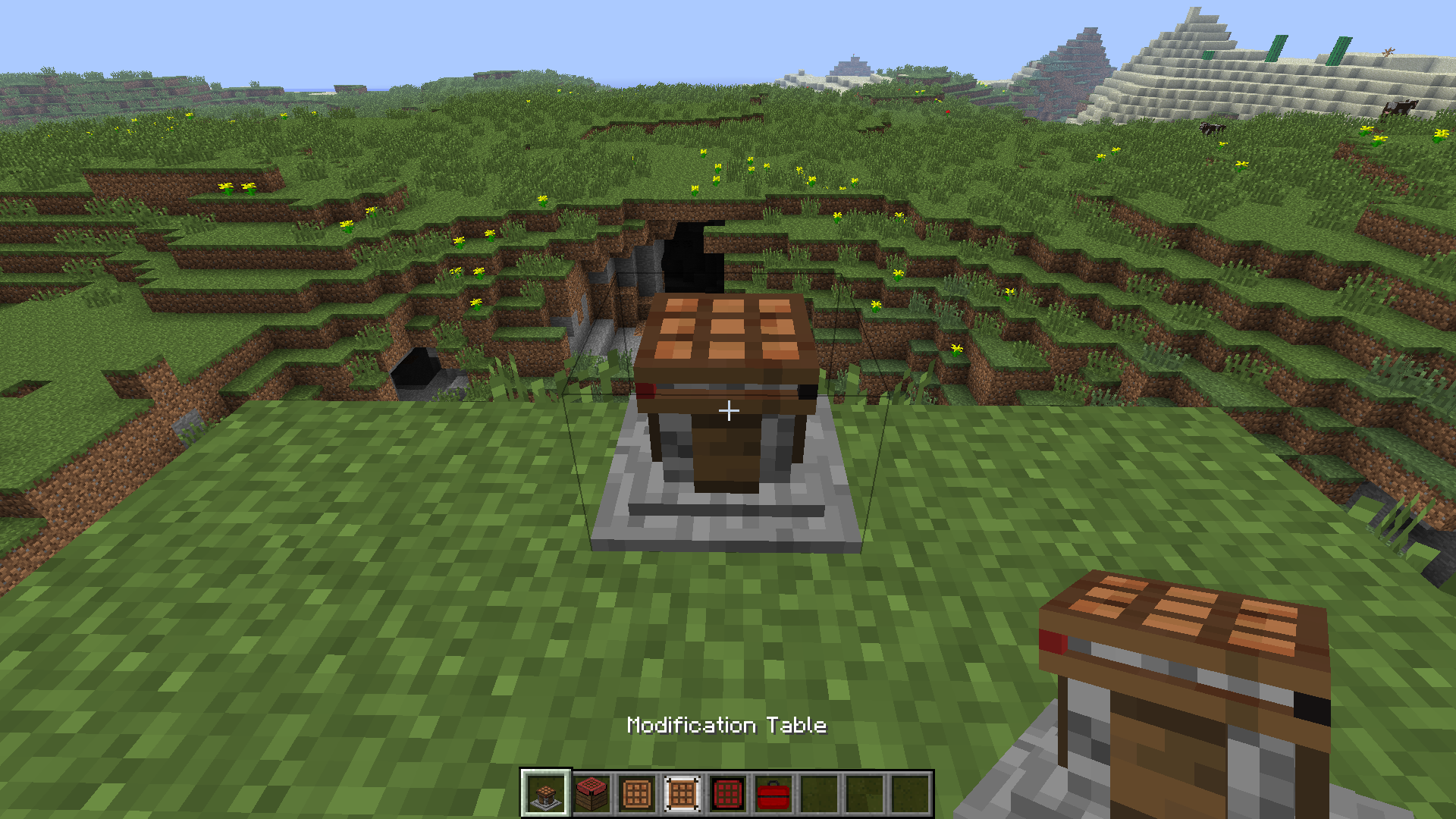Screen dimensions: 1456x819
Task: Click the eighth empty hotbar slot
Action: (864, 795)
